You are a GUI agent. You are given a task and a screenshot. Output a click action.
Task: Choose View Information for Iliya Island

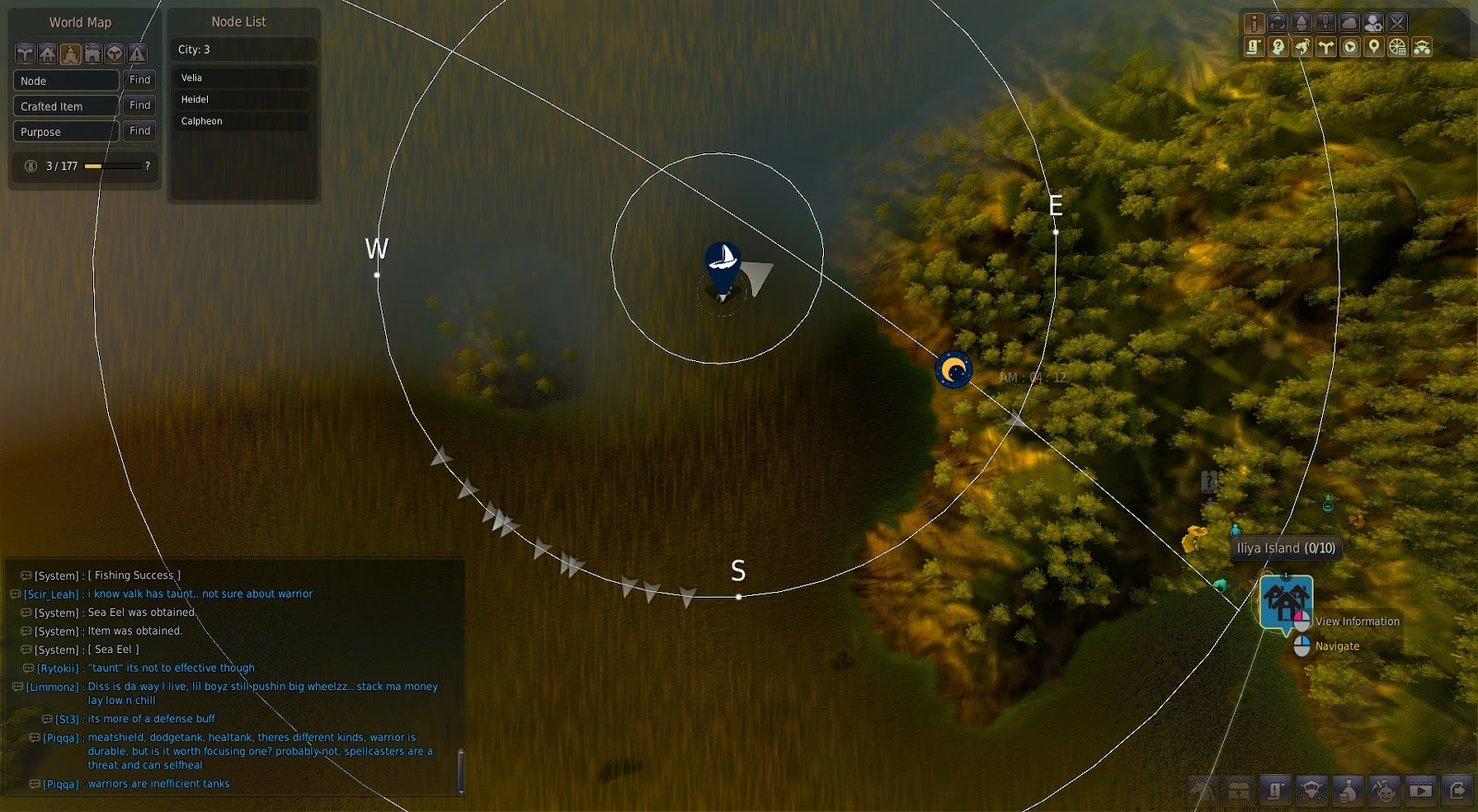pos(1356,621)
